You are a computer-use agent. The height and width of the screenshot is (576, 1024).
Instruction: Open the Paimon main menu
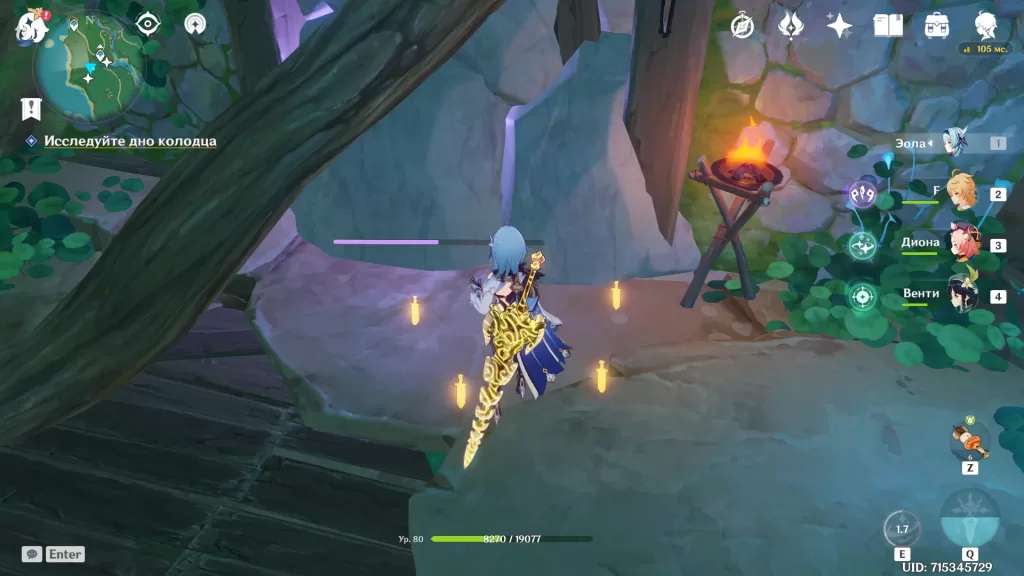(30, 26)
